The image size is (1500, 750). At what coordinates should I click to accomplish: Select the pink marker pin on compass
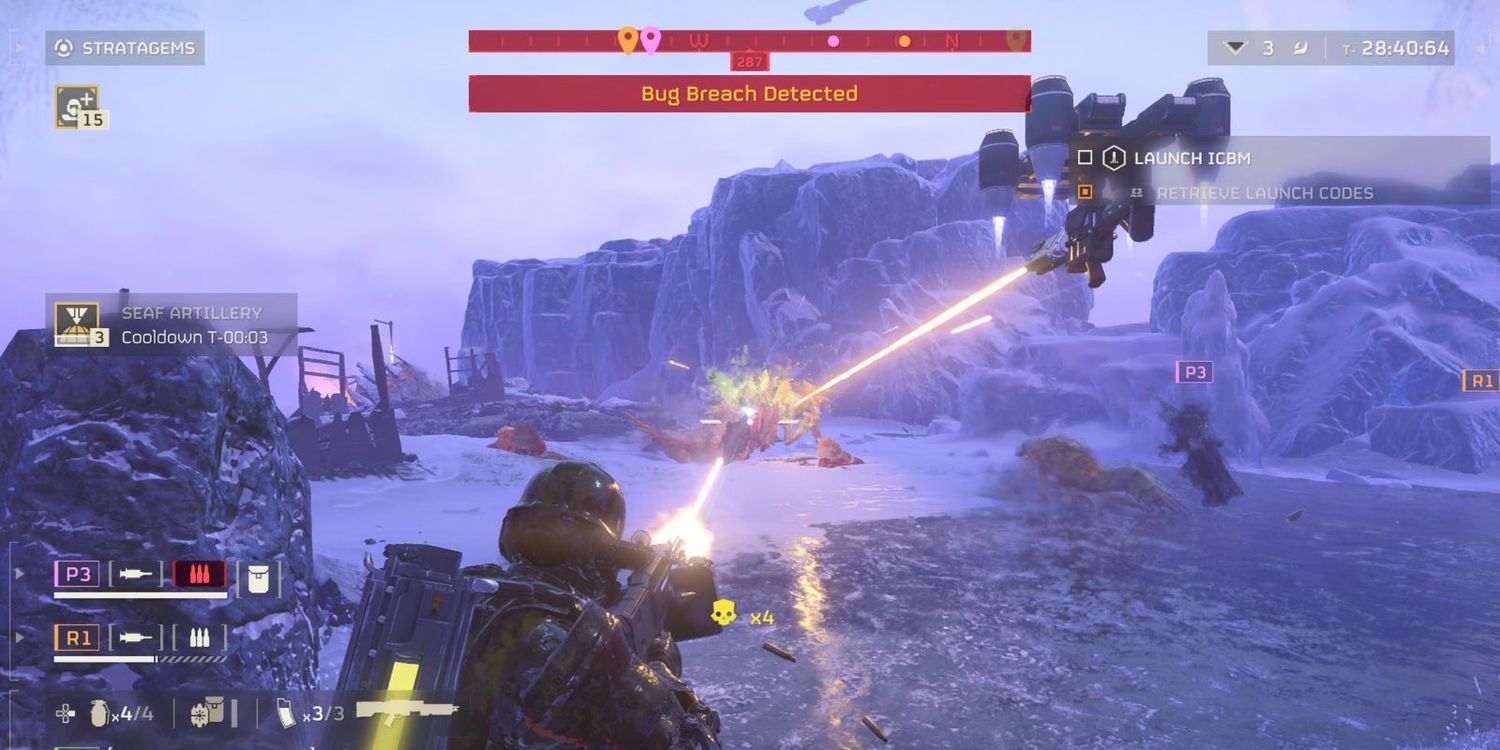coord(650,40)
